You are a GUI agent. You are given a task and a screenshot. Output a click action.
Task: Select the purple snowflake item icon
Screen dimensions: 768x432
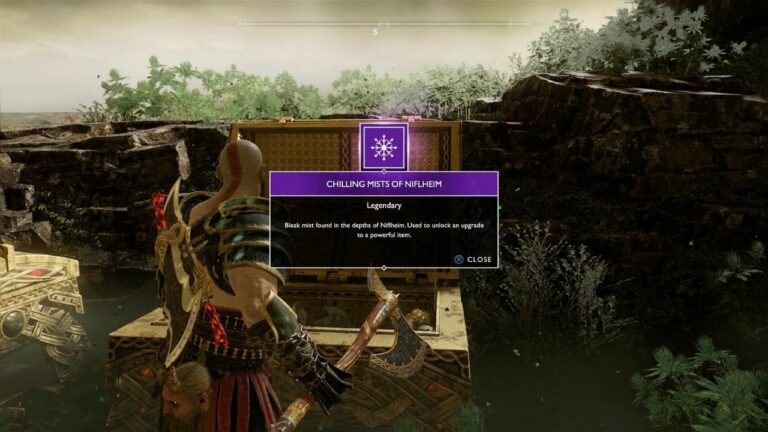[x=383, y=147]
